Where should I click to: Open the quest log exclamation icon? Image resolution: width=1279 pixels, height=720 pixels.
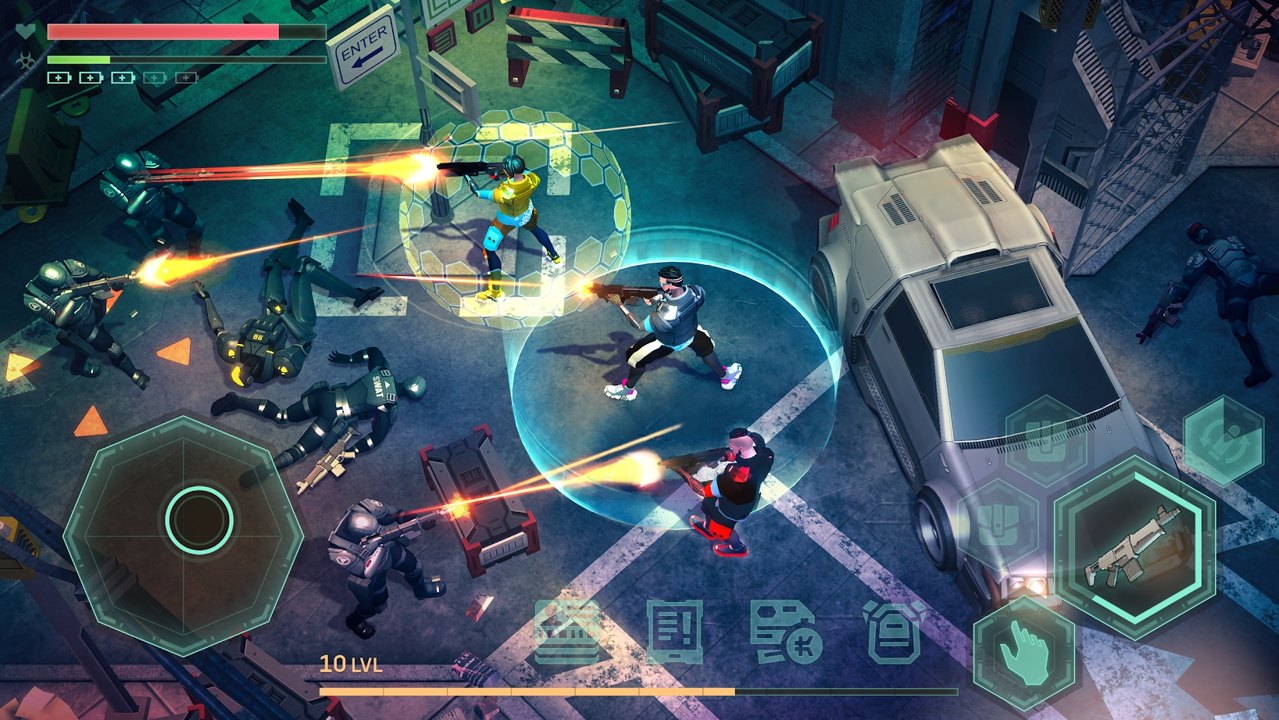674,632
